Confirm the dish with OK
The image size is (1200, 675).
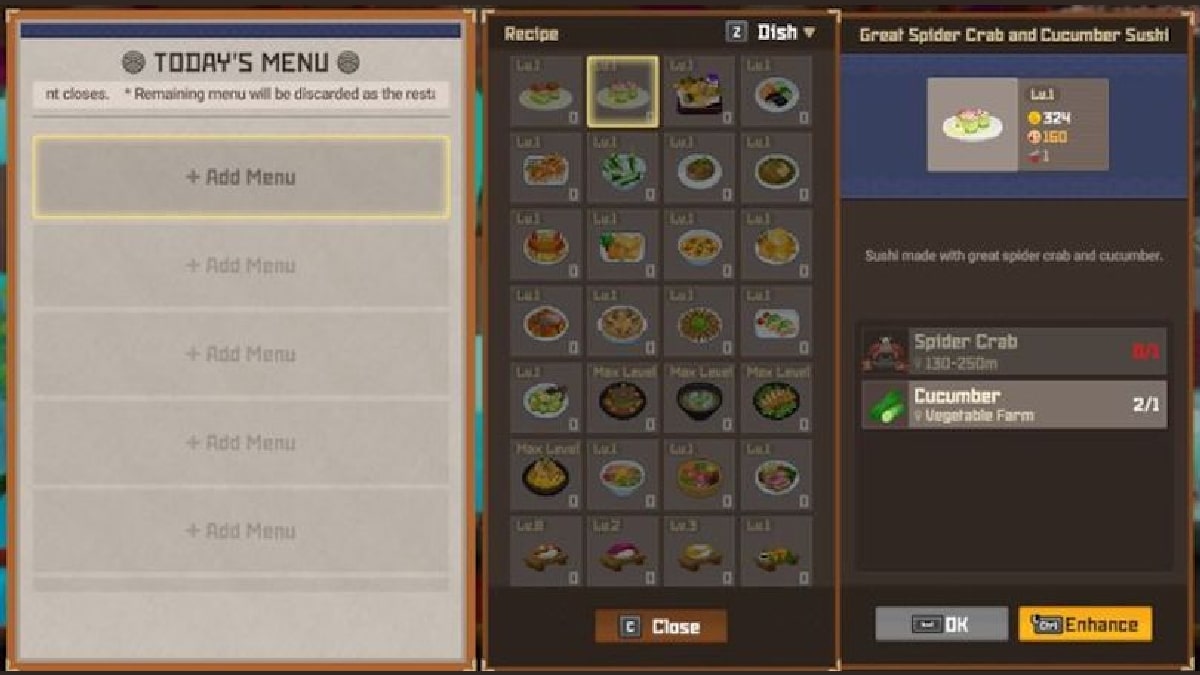(941, 625)
